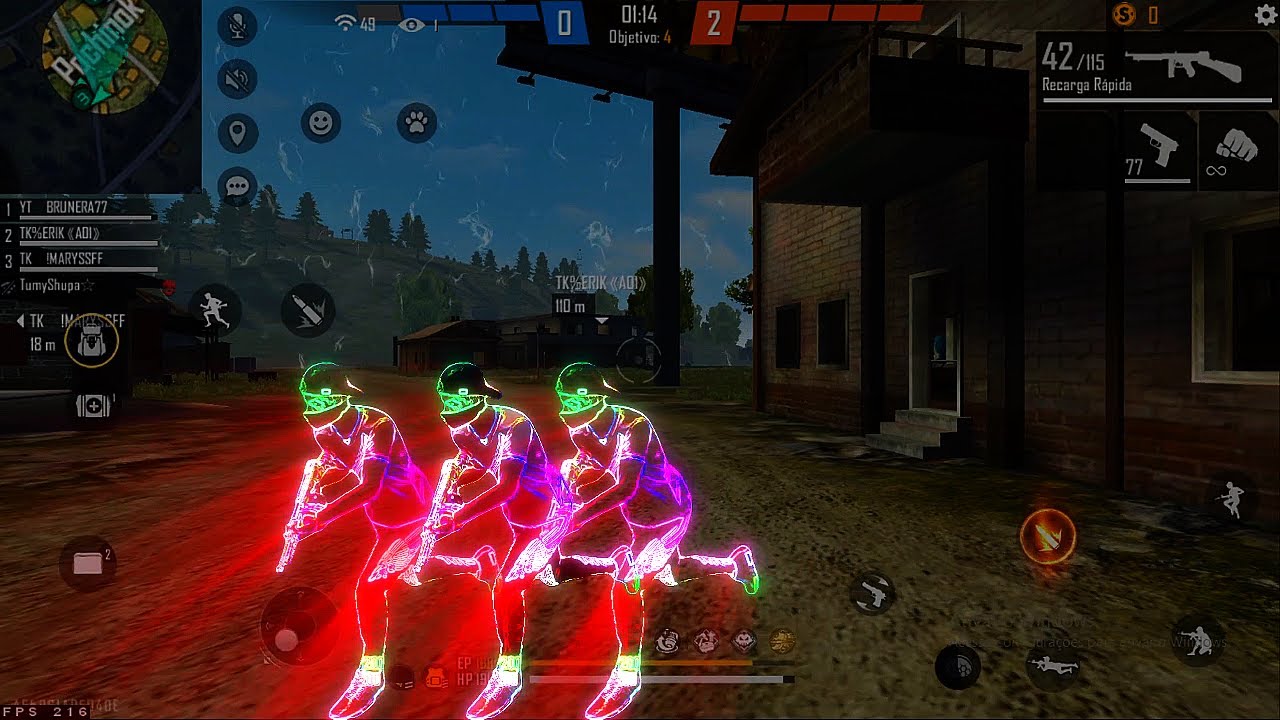Image resolution: width=1280 pixels, height=720 pixels.
Task: Tap the crouch button
Action: [x=1196, y=638]
